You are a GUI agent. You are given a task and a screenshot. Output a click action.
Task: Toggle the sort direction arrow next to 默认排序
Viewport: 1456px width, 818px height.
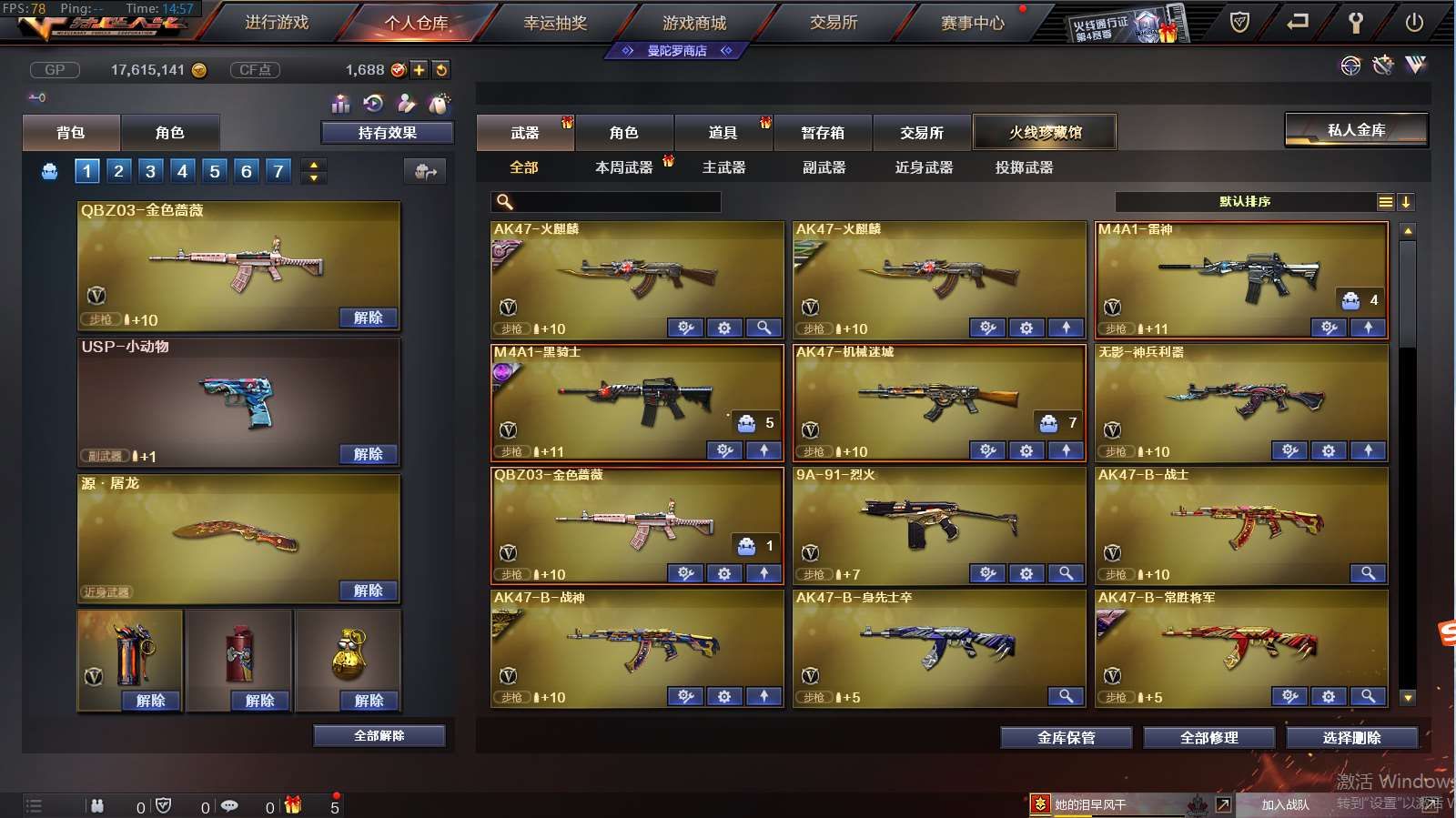point(1408,202)
